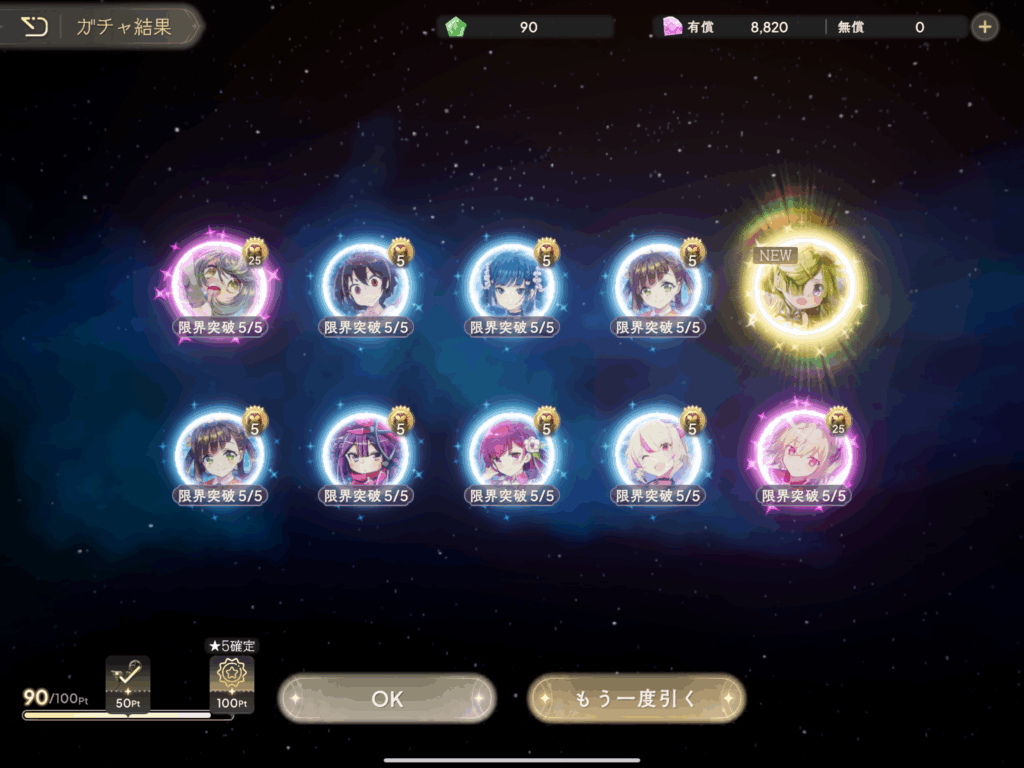
Task: Pull again with もう一度引く button
Action: [636, 698]
